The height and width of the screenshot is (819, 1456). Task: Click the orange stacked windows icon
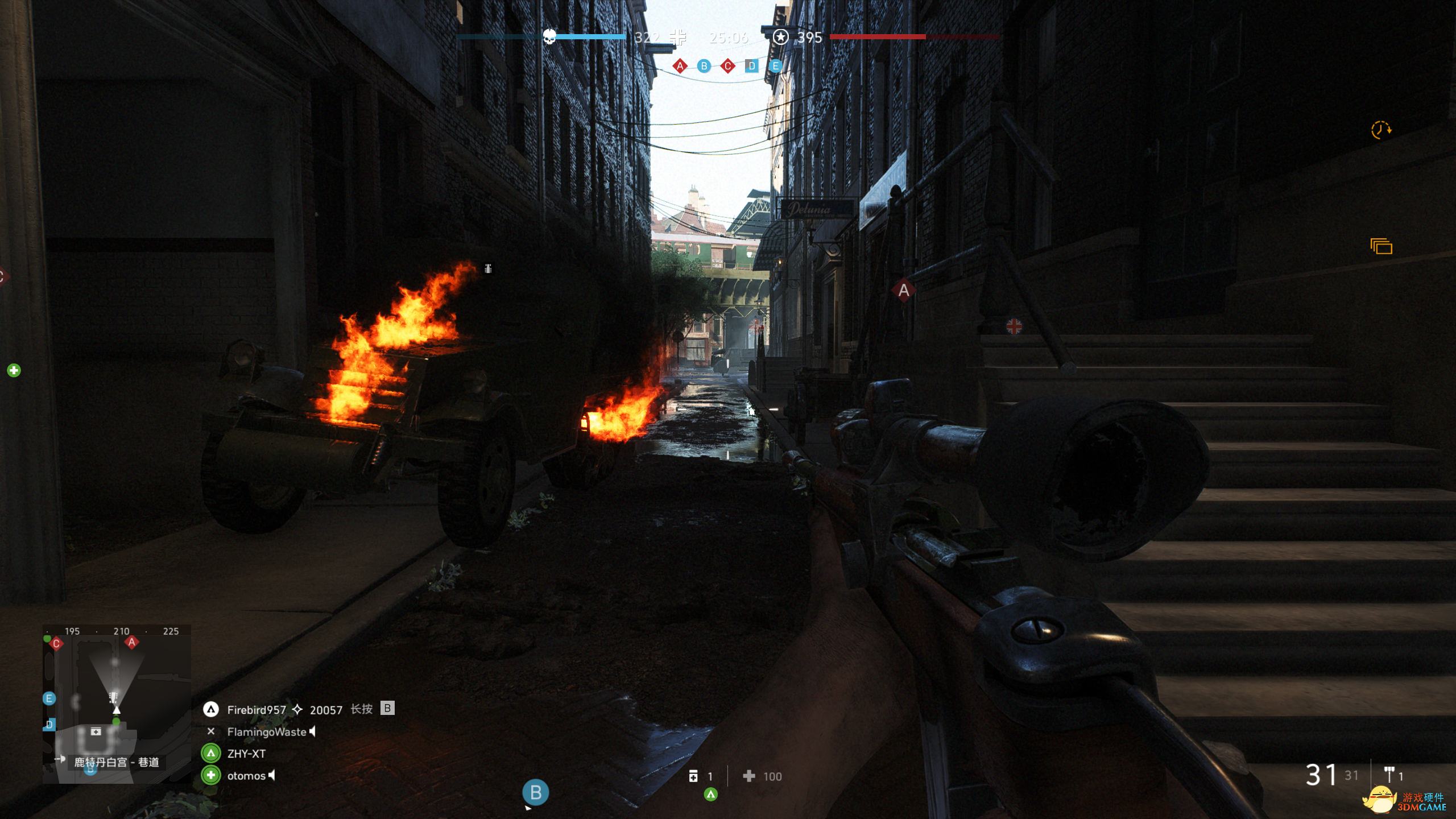1381,246
